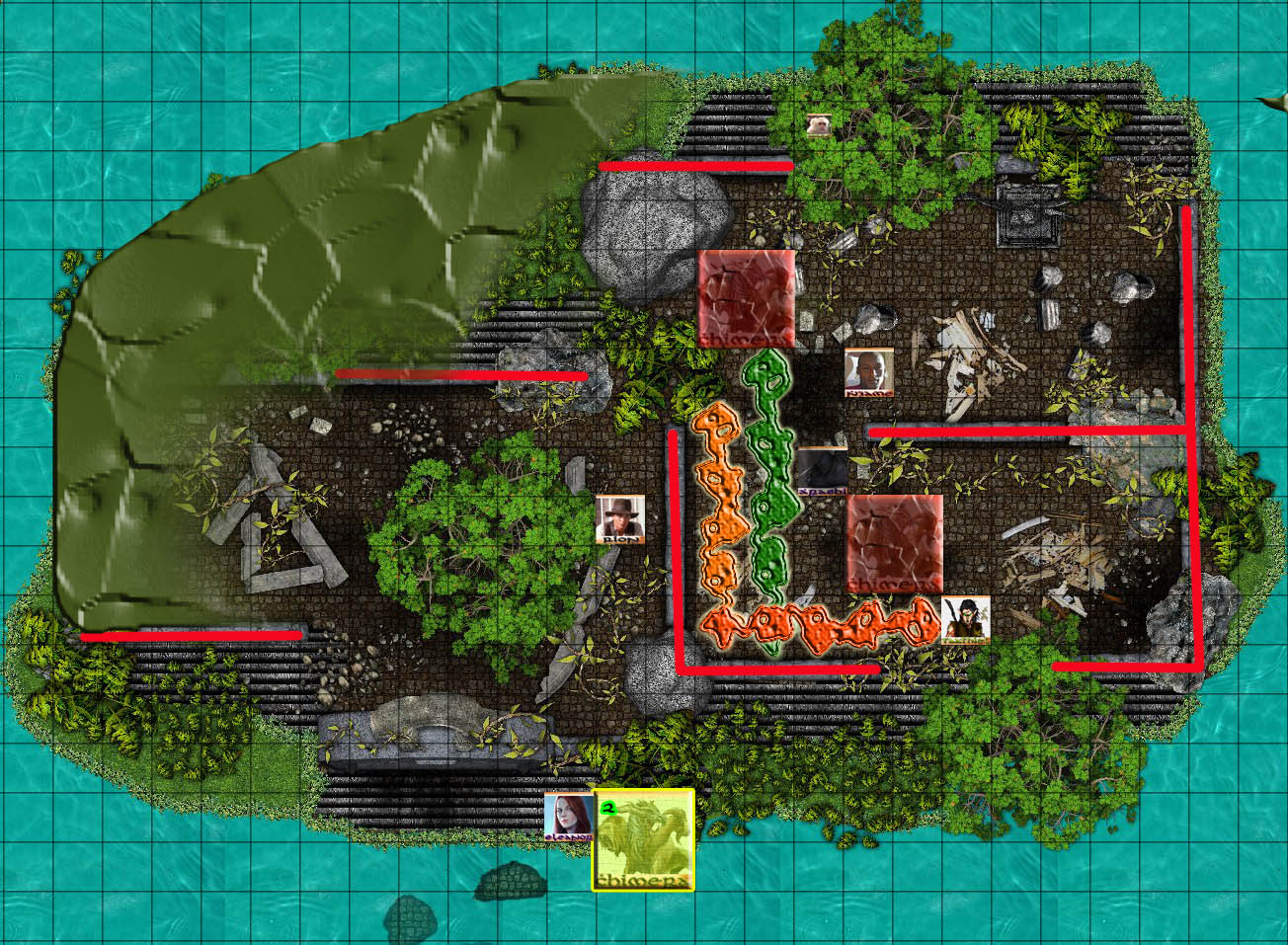
Task: Click the yellow-highlighted Chimera token
Action: 643,840
